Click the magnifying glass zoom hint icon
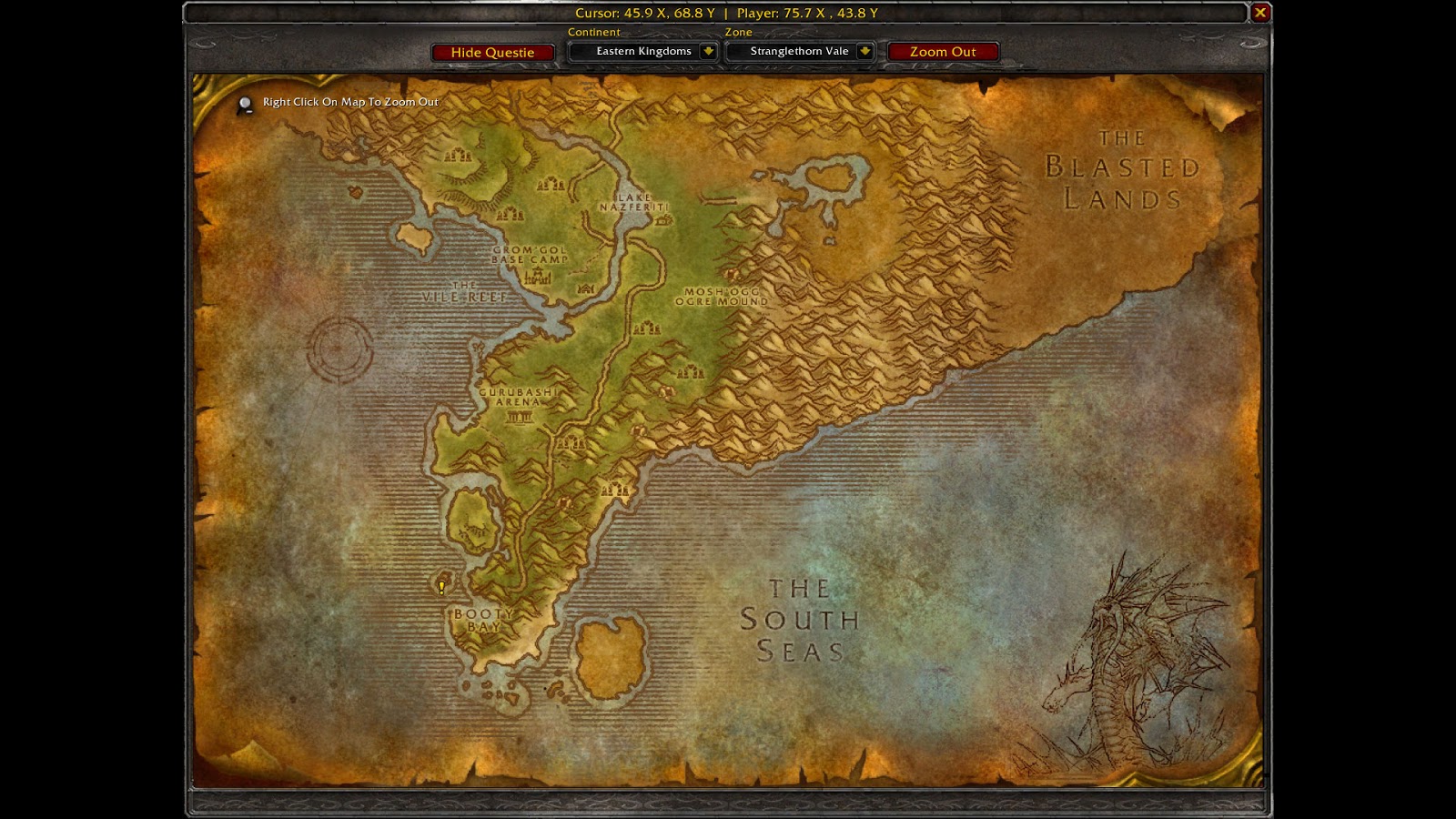Screen dimensions: 1456x819 click(243, 103)
